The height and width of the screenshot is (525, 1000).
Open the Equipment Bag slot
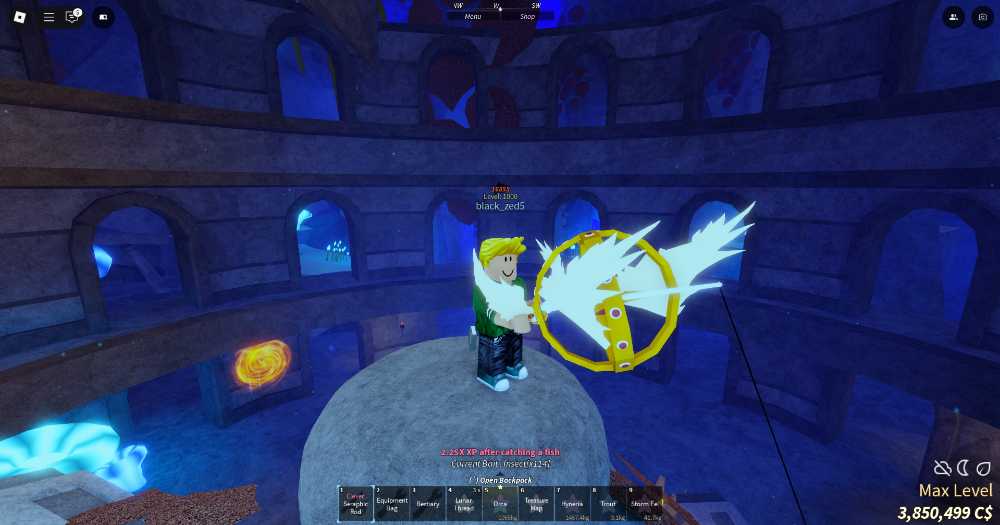pos(392,503)
